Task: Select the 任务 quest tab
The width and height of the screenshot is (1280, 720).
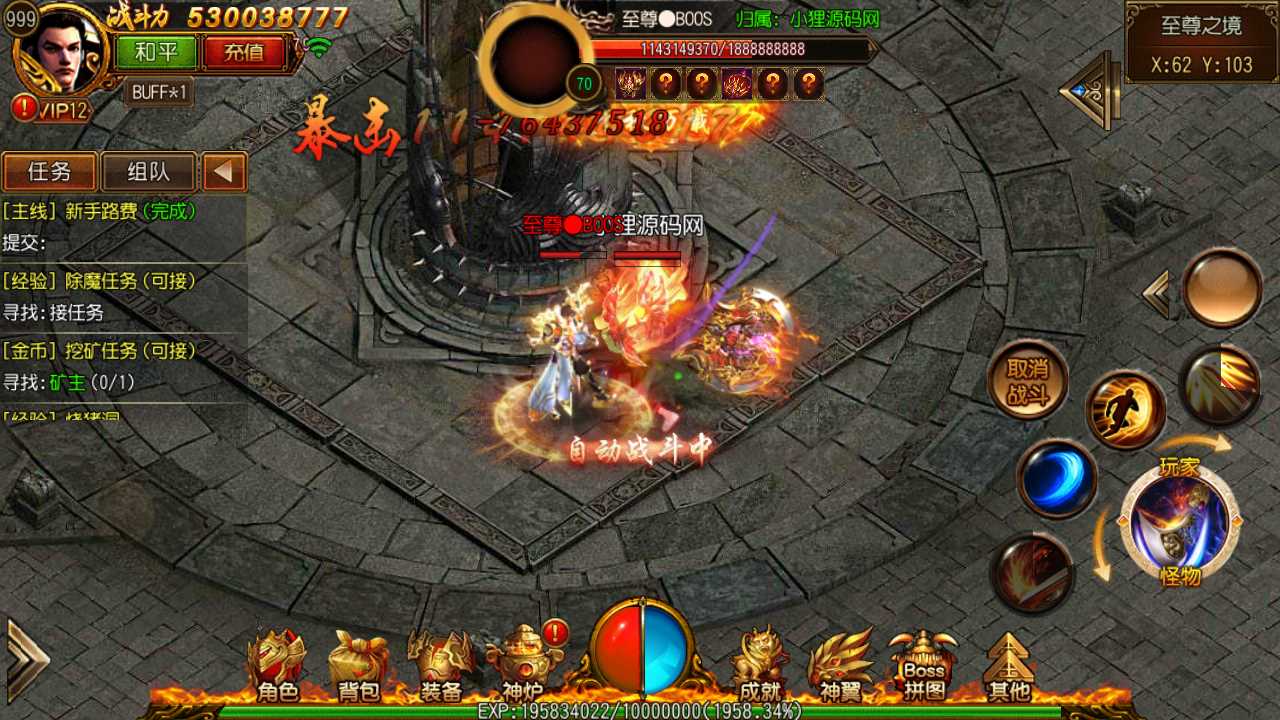Action: tap(48, 171)
